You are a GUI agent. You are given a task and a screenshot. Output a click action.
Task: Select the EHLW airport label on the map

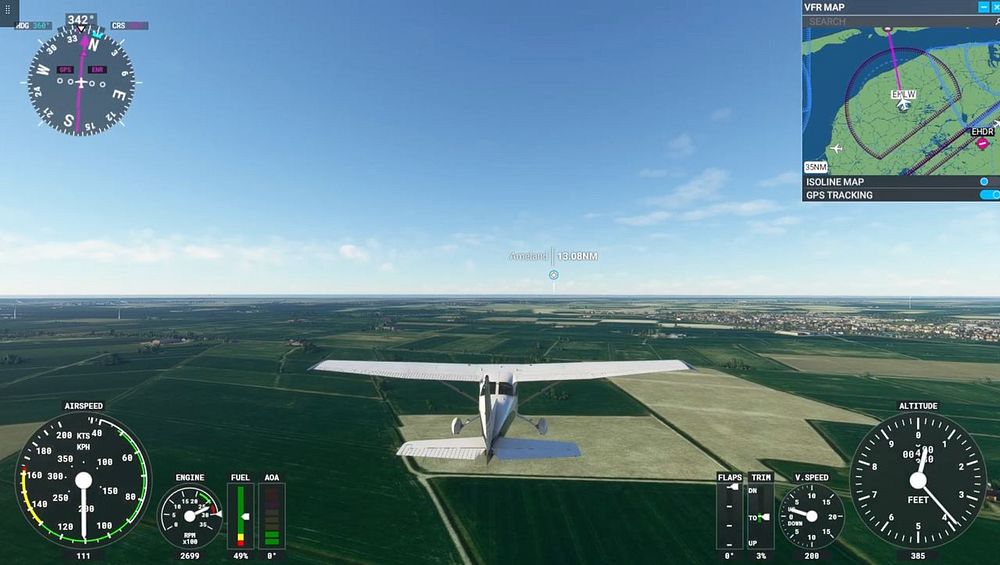coord(903,95)
